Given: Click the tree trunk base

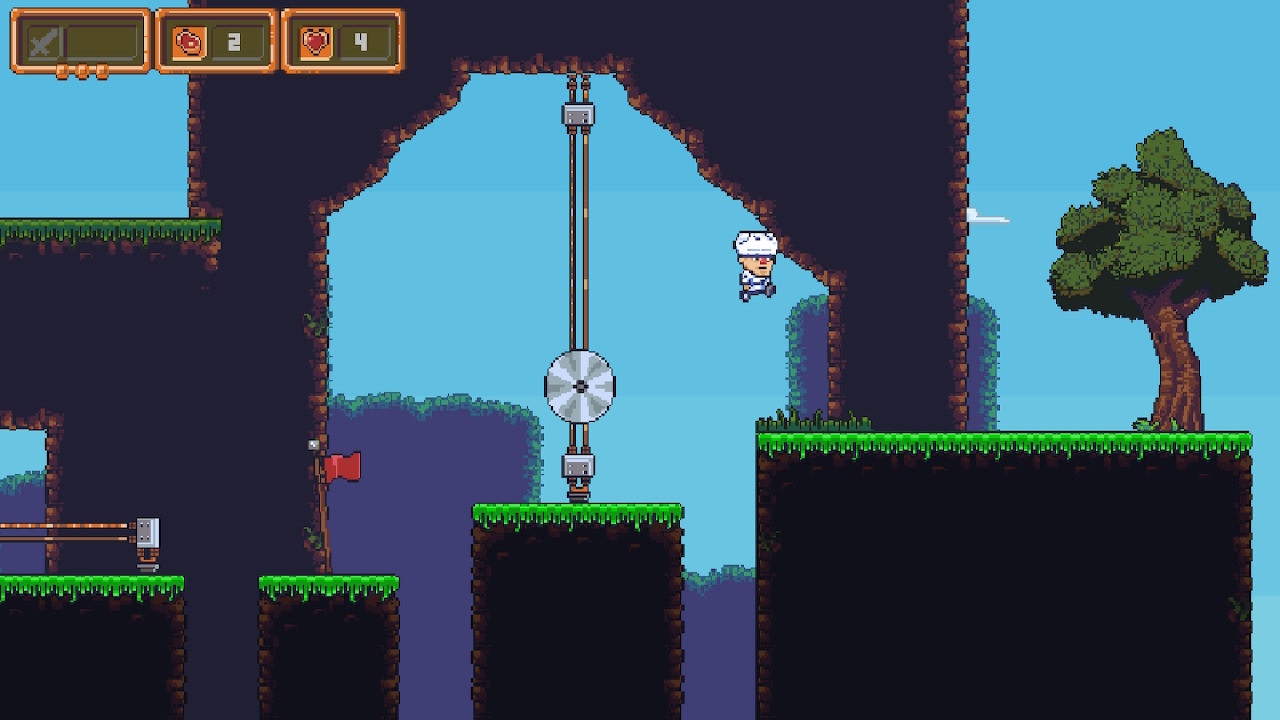Looking at the screenshot, I should [x=1180, y=420].
